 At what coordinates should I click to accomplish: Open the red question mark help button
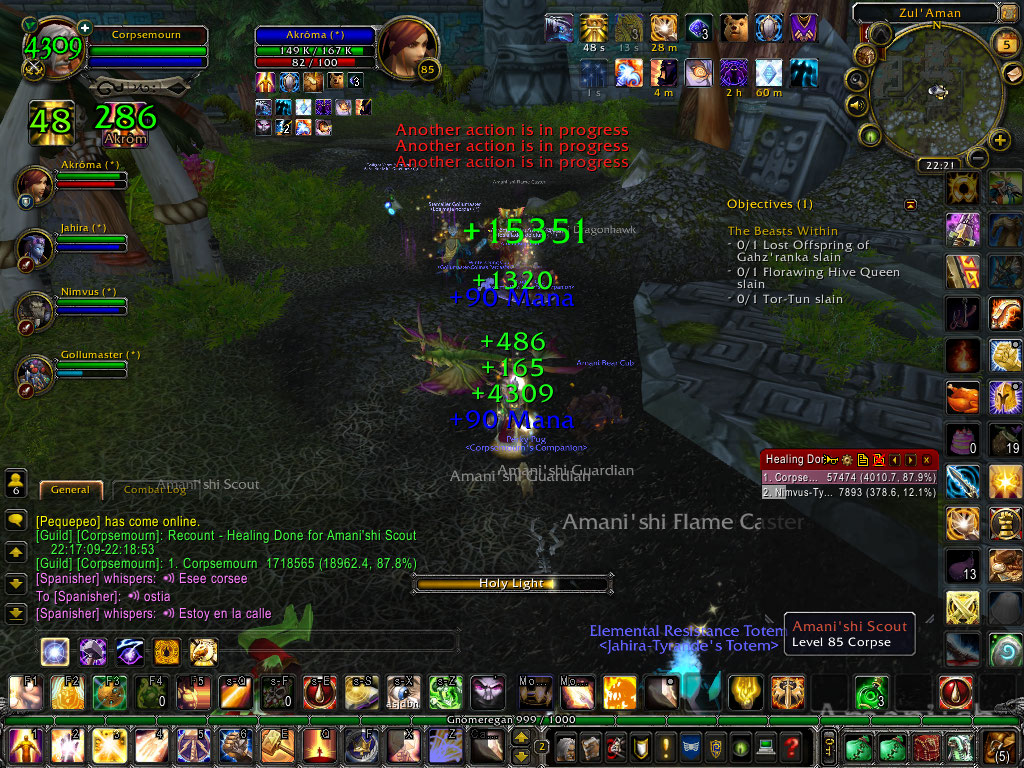(791, 746)
